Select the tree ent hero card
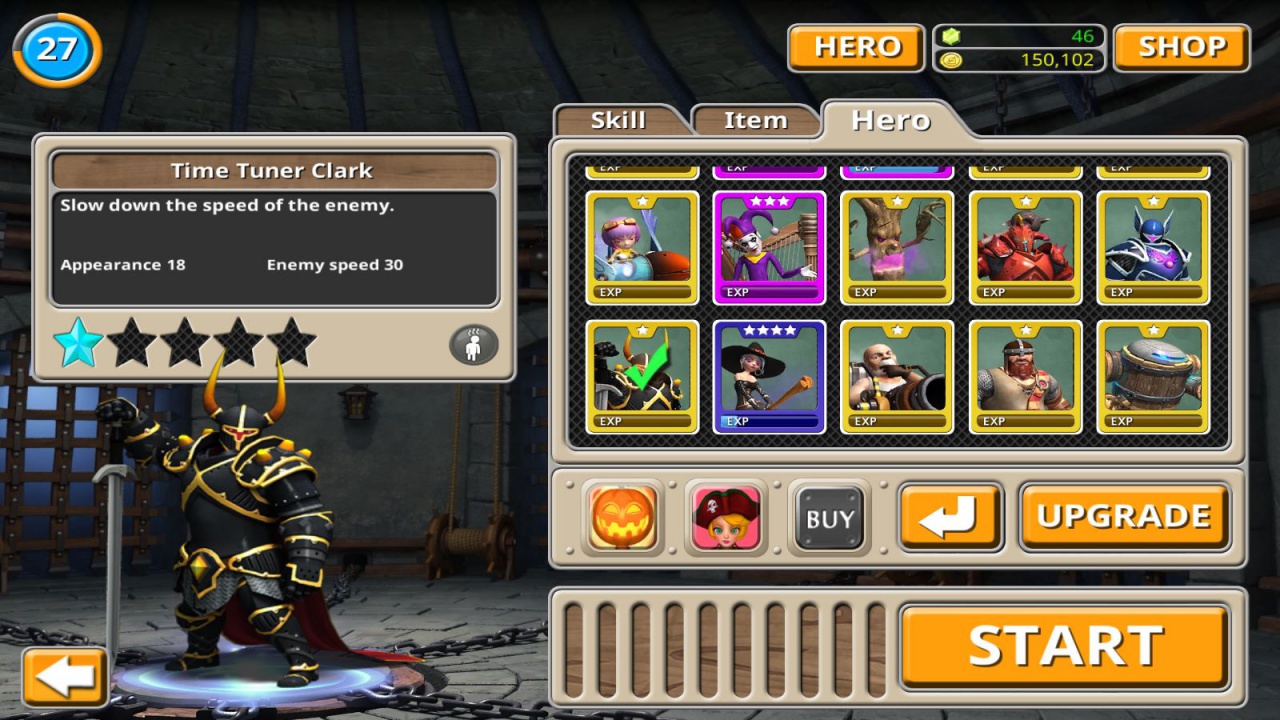 pos(897,243)
